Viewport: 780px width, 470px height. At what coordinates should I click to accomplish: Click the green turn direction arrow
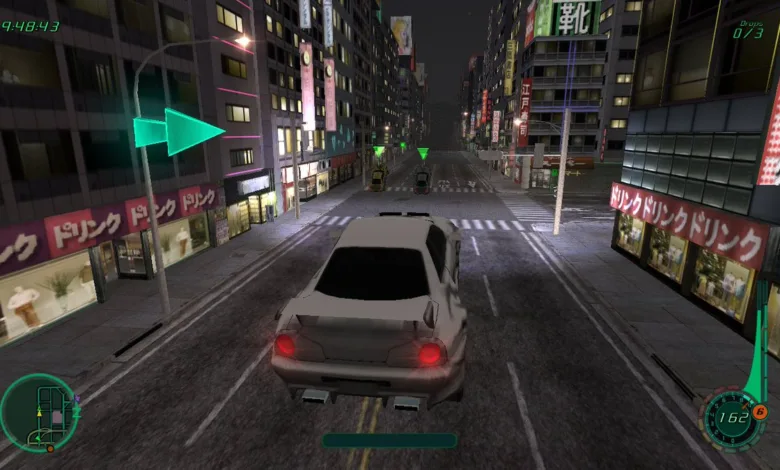[x=179, y=131]
